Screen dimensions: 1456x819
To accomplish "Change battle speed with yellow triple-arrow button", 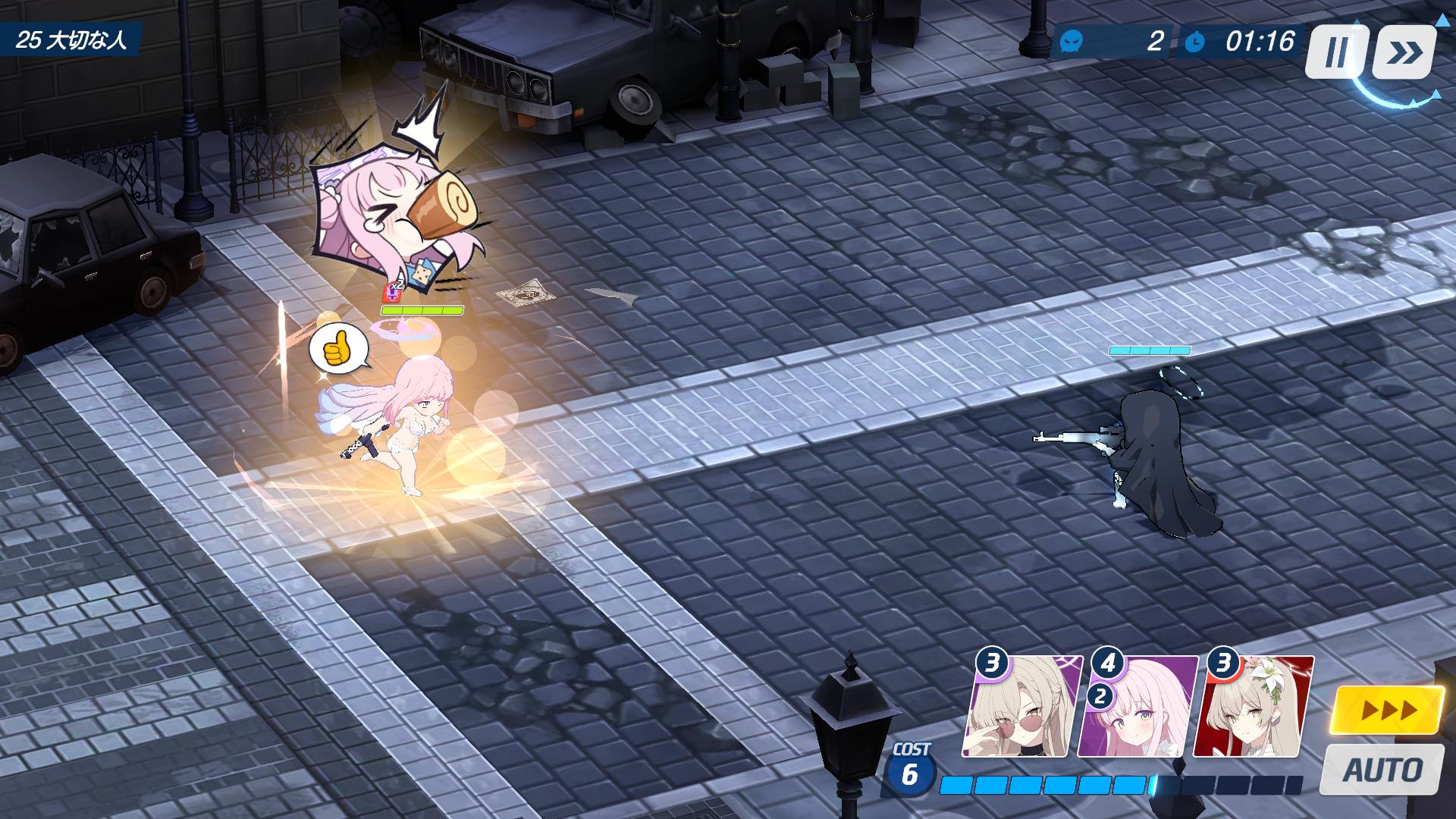I will click(x=1389, y=711).
